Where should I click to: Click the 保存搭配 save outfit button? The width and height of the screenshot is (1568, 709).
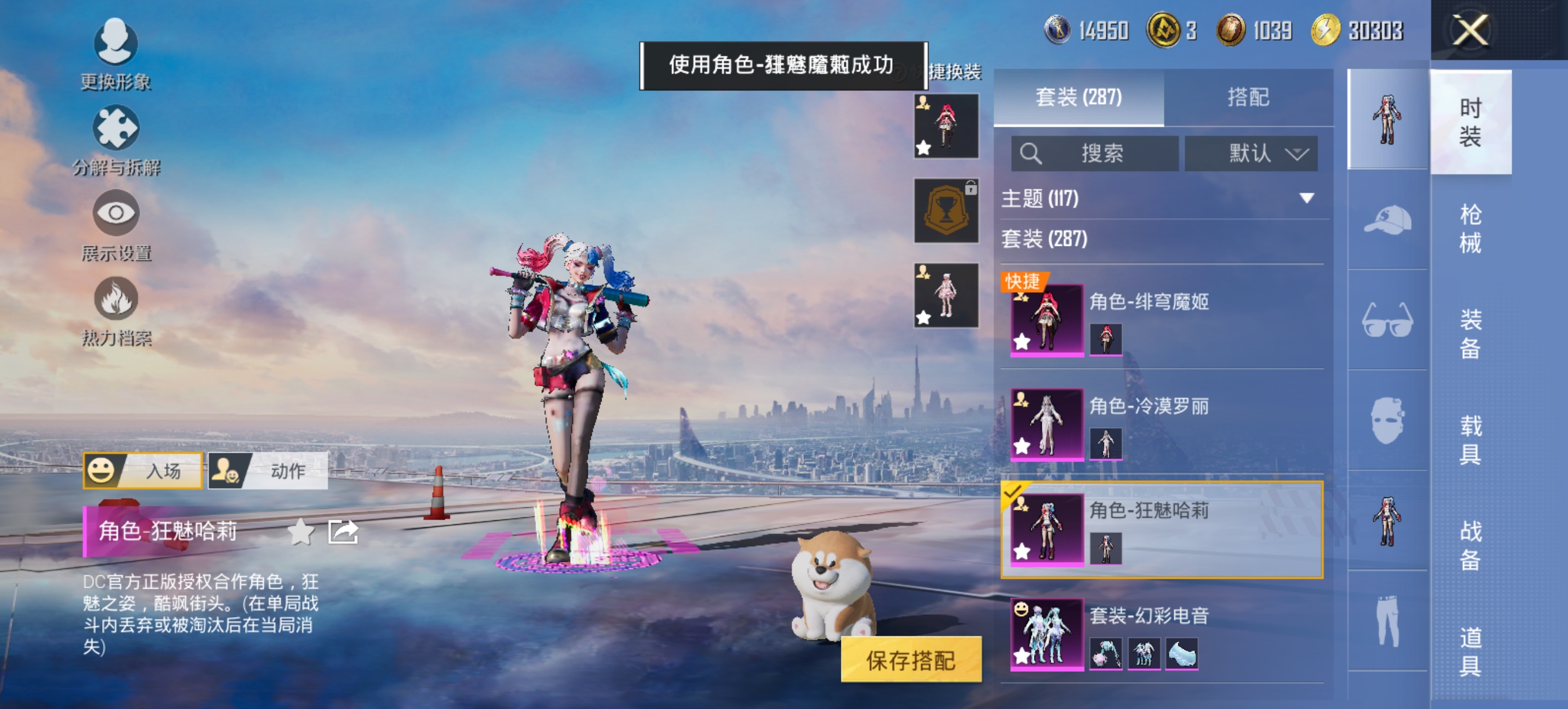(909, 660)
